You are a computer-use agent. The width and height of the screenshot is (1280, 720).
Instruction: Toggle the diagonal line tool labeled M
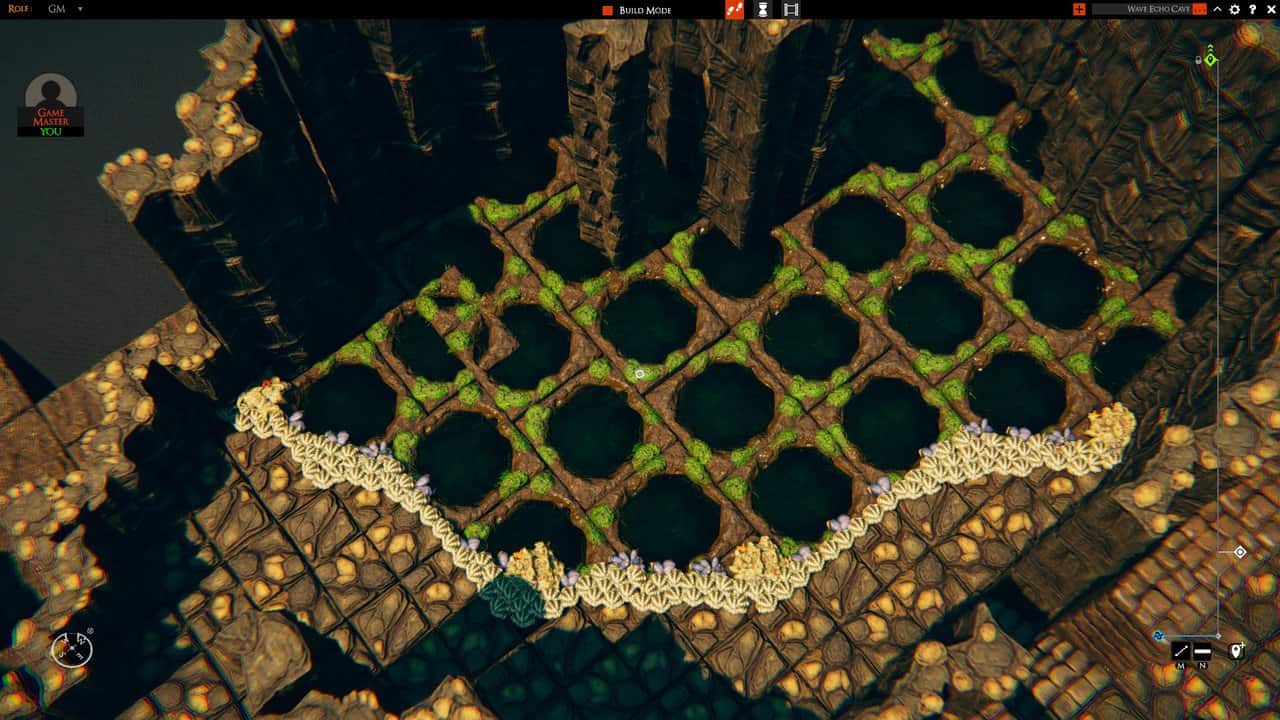coord(1181,651)
